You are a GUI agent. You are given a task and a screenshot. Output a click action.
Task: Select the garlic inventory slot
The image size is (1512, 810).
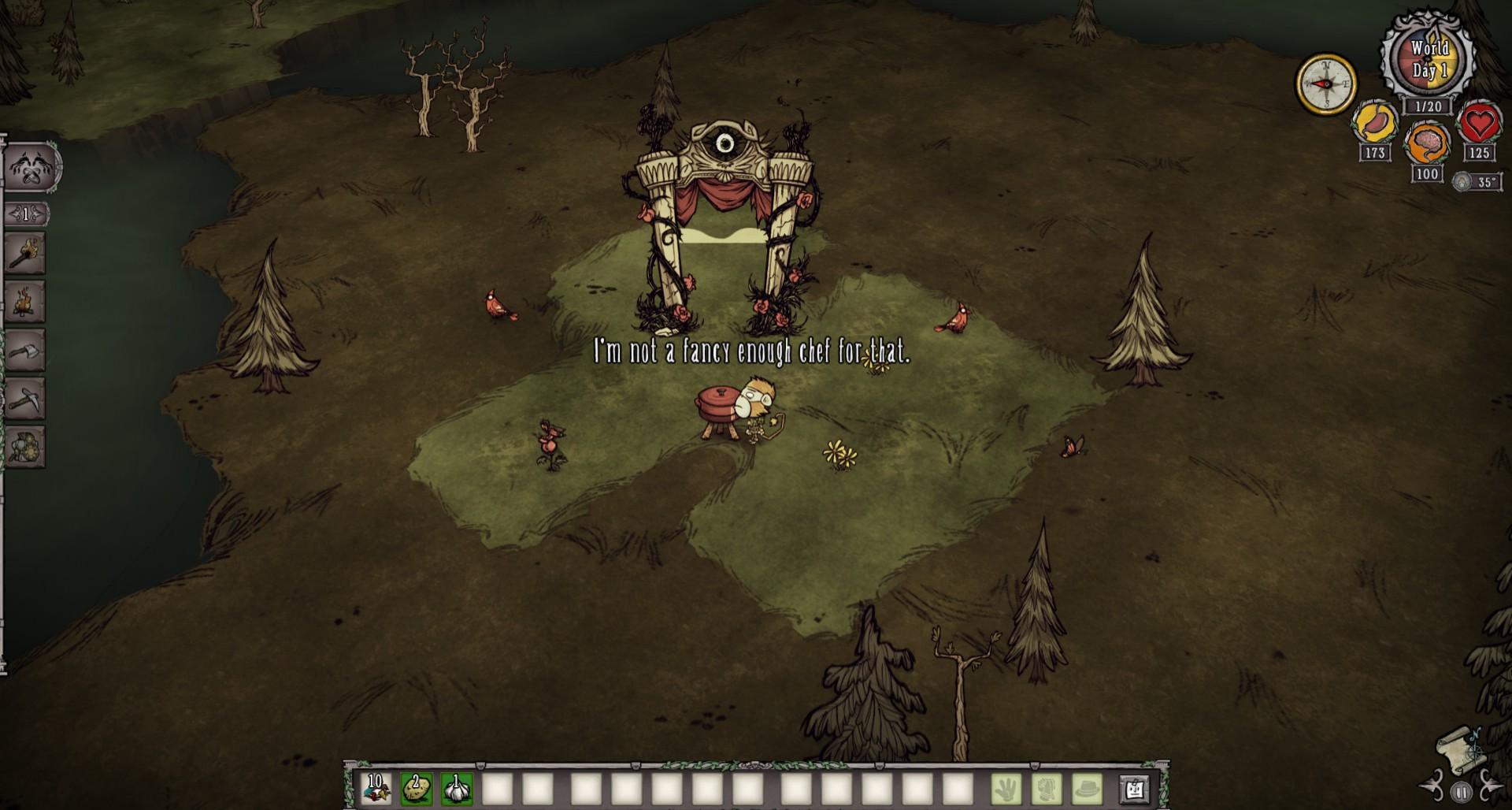[457, 788]
